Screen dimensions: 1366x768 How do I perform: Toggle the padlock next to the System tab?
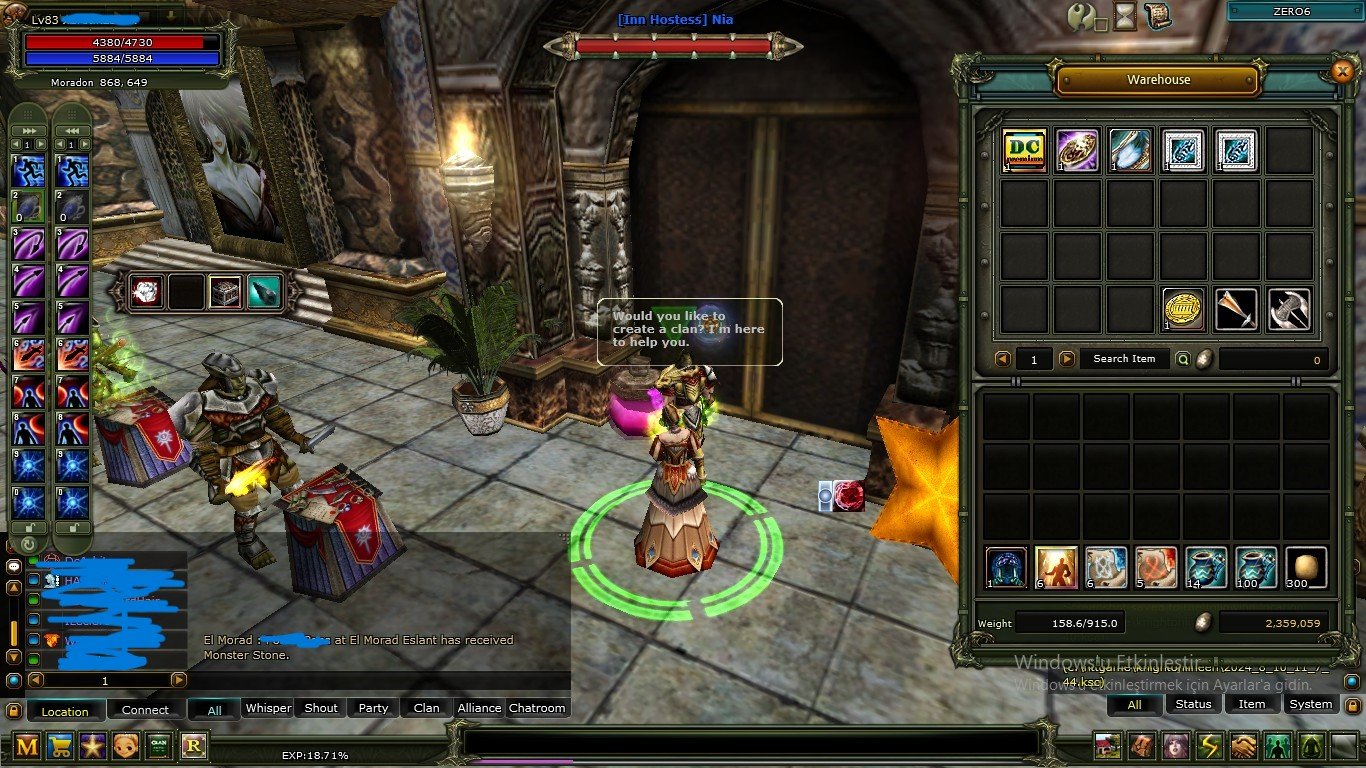tap(1351, 705)
